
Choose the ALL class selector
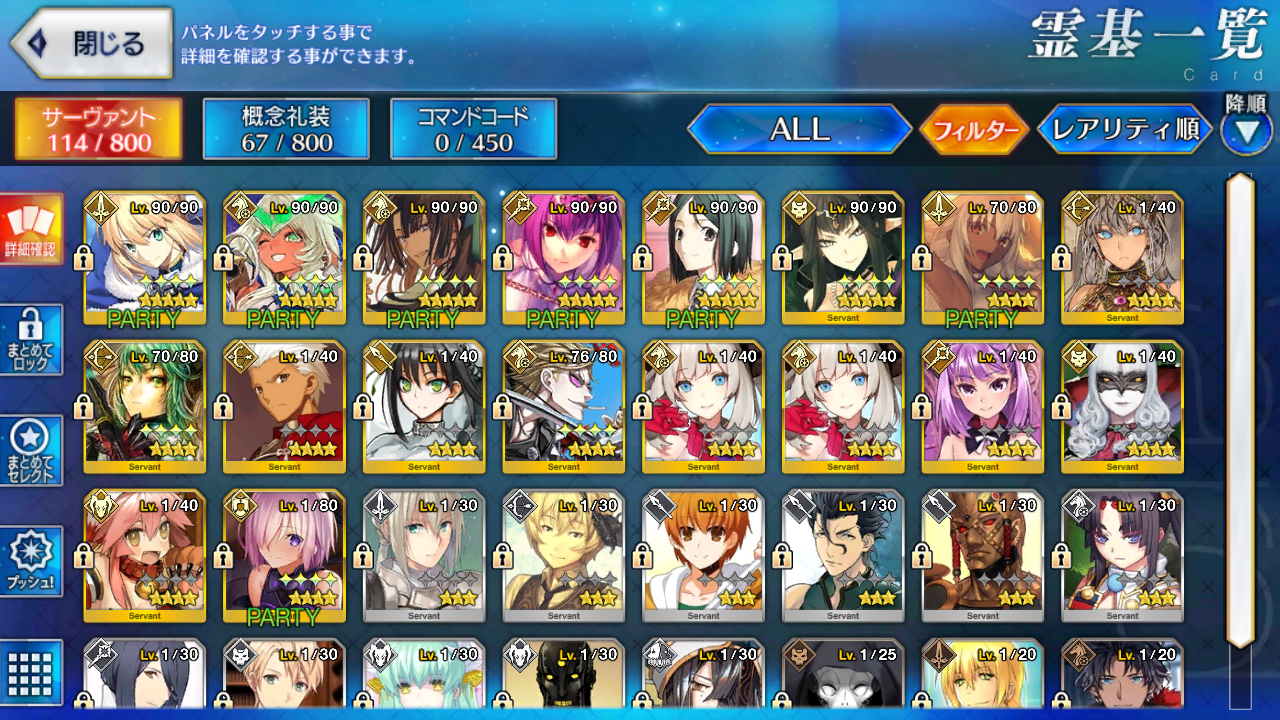point(799,129)
